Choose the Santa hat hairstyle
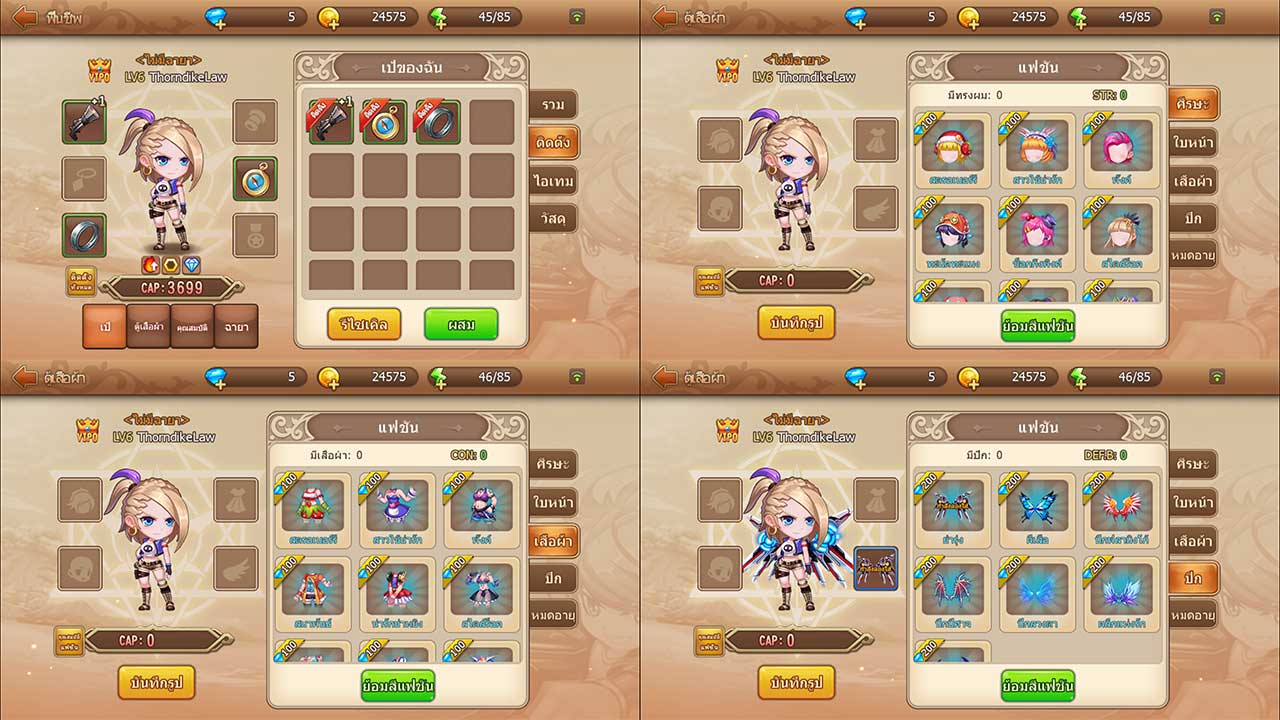Viewport: 1280px width, 720px height. tap(951, 147)
